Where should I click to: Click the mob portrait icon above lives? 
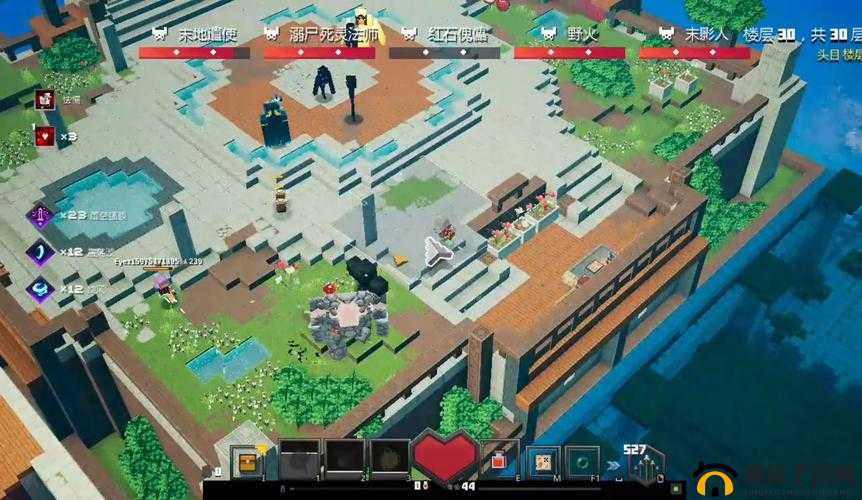tap(44, 98)
